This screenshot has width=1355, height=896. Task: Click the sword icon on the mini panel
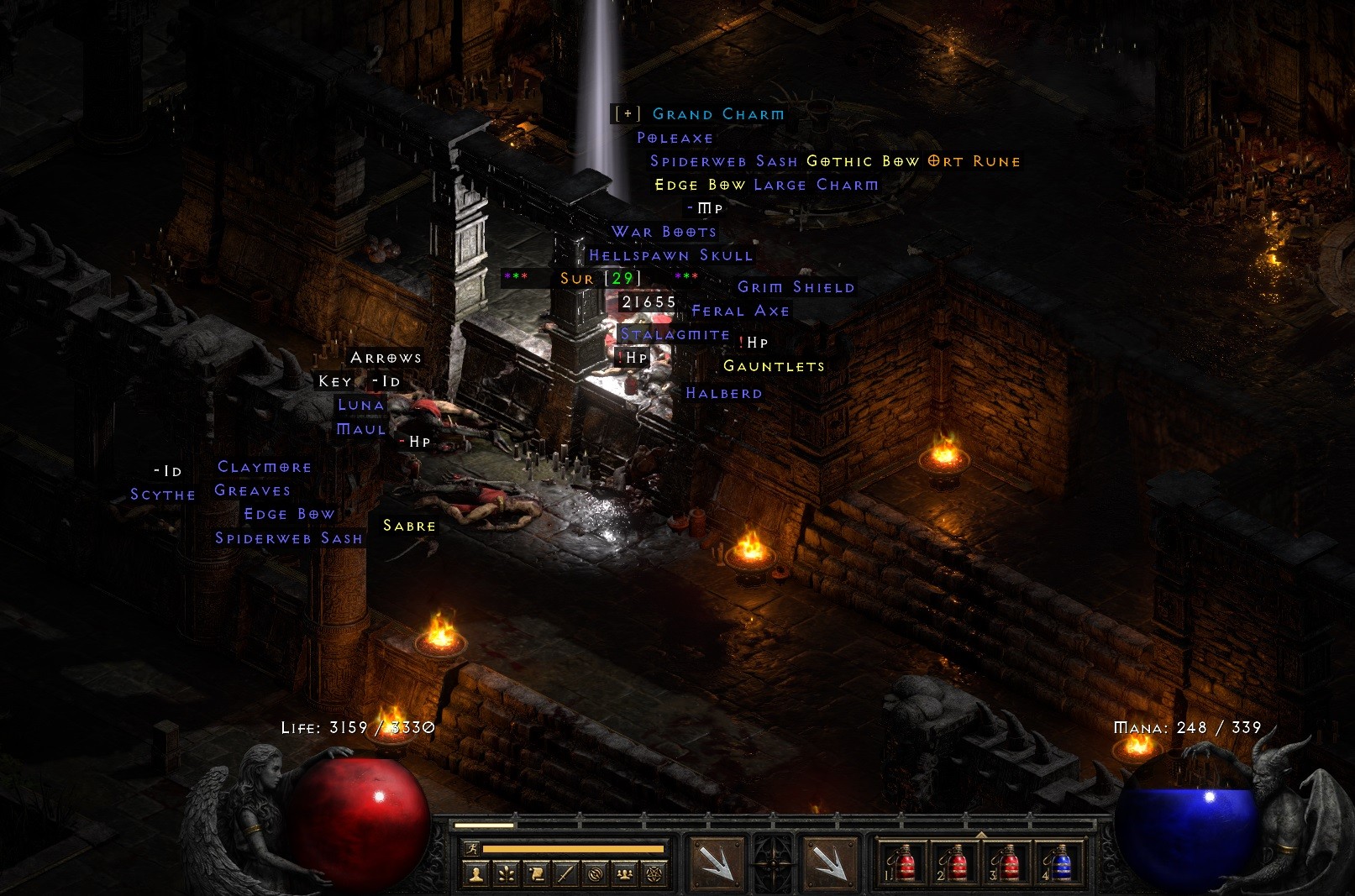pyautogui.click(x=565, y=873)
